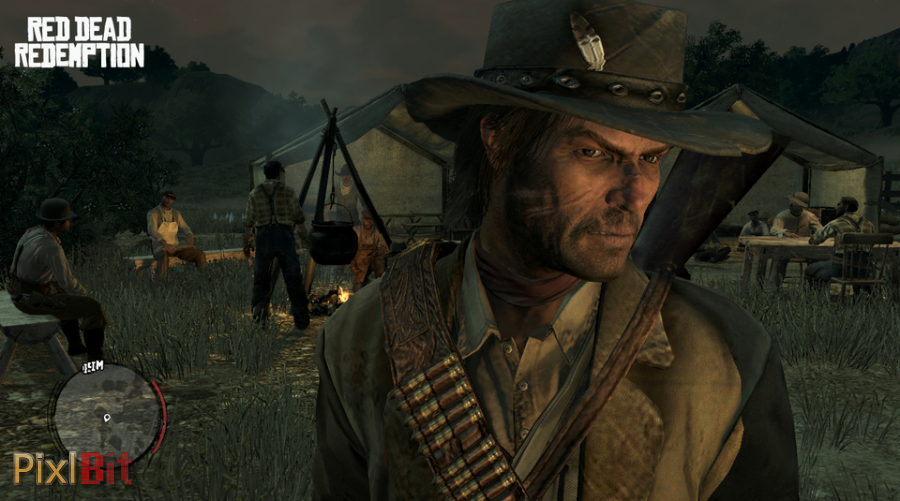Click the Red Dead Redemption title logo

coord(79,41)
